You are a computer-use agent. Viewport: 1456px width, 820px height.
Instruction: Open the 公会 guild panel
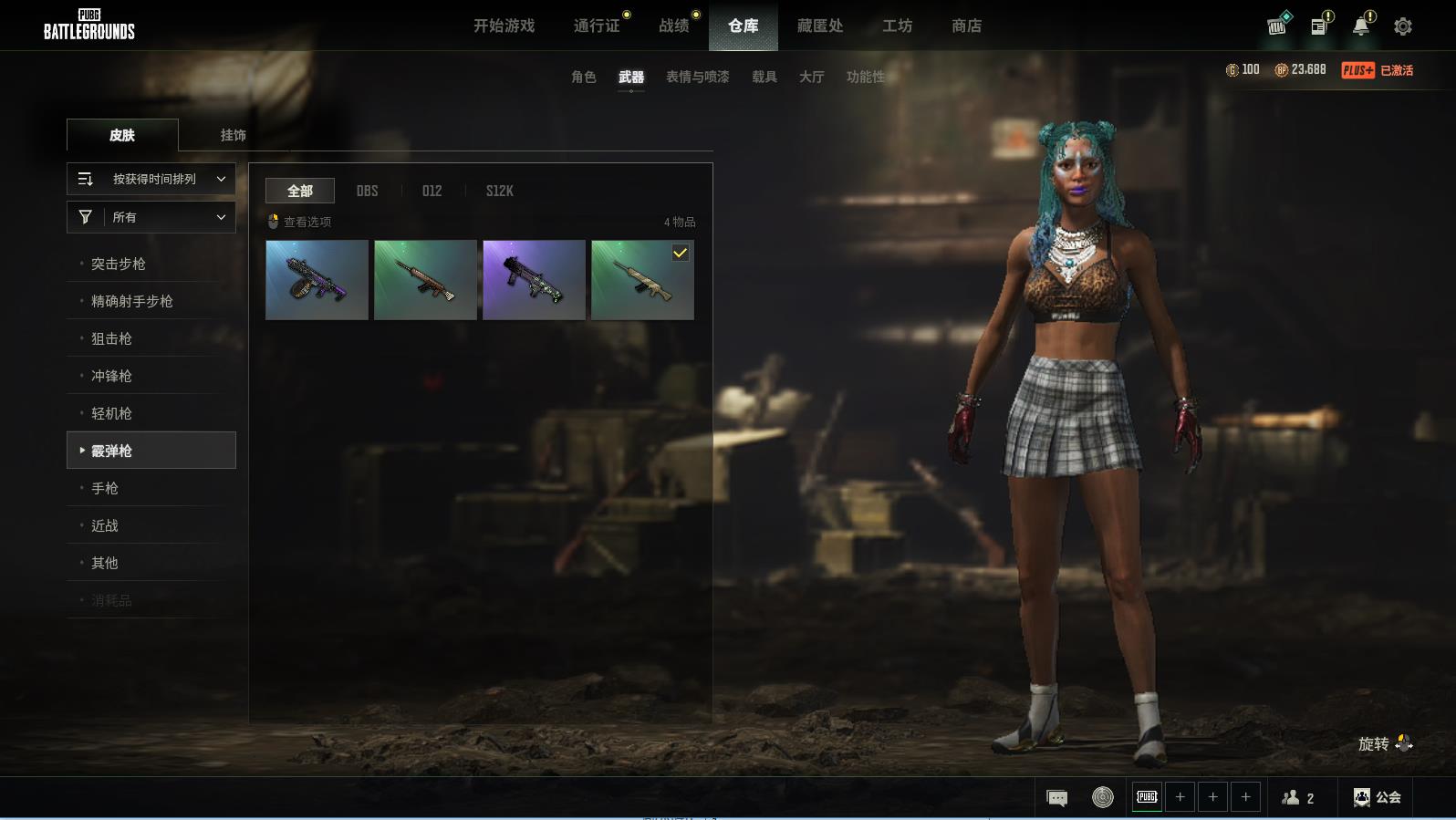click(1377, 798)
